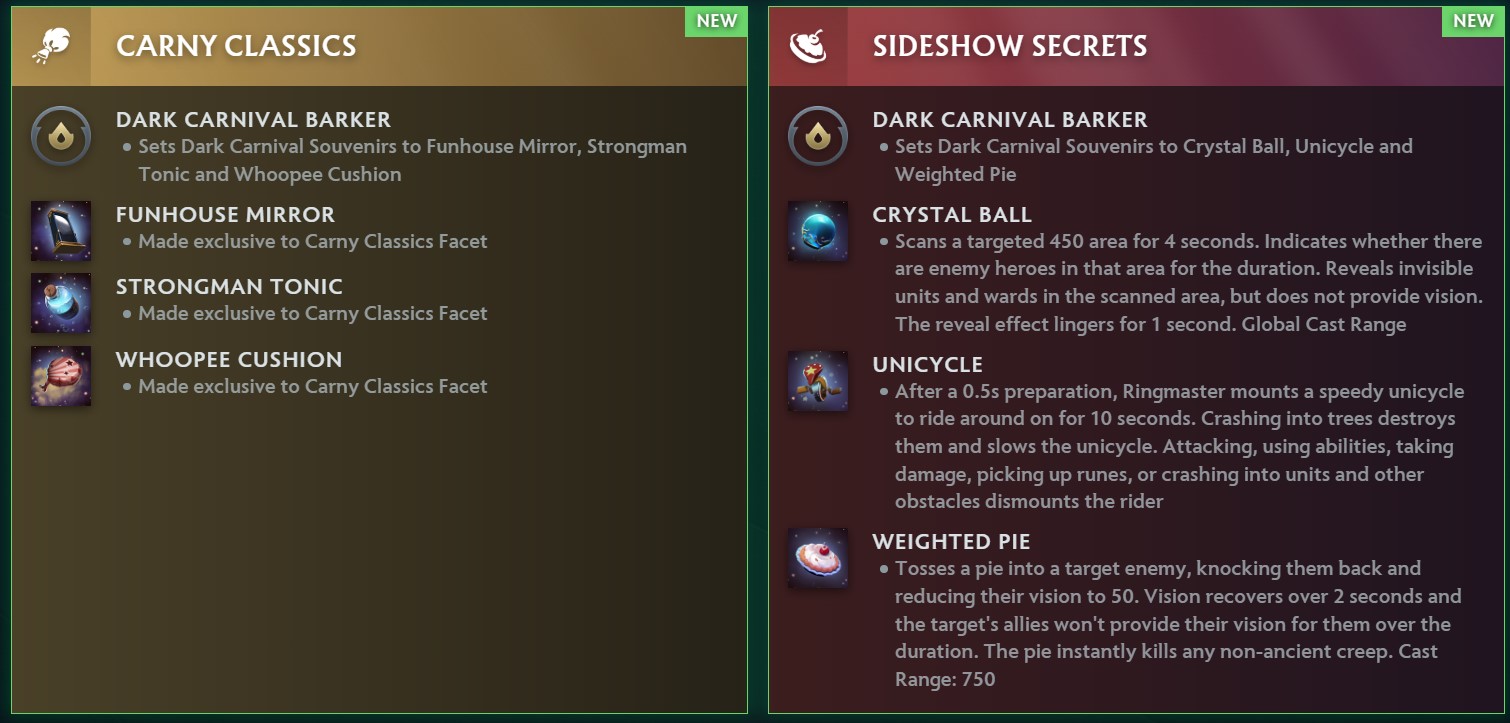The height and width of the screenshot is (723, 1510).
Task: Choose the Weighted Pie icon
Action: pos(817,557)
